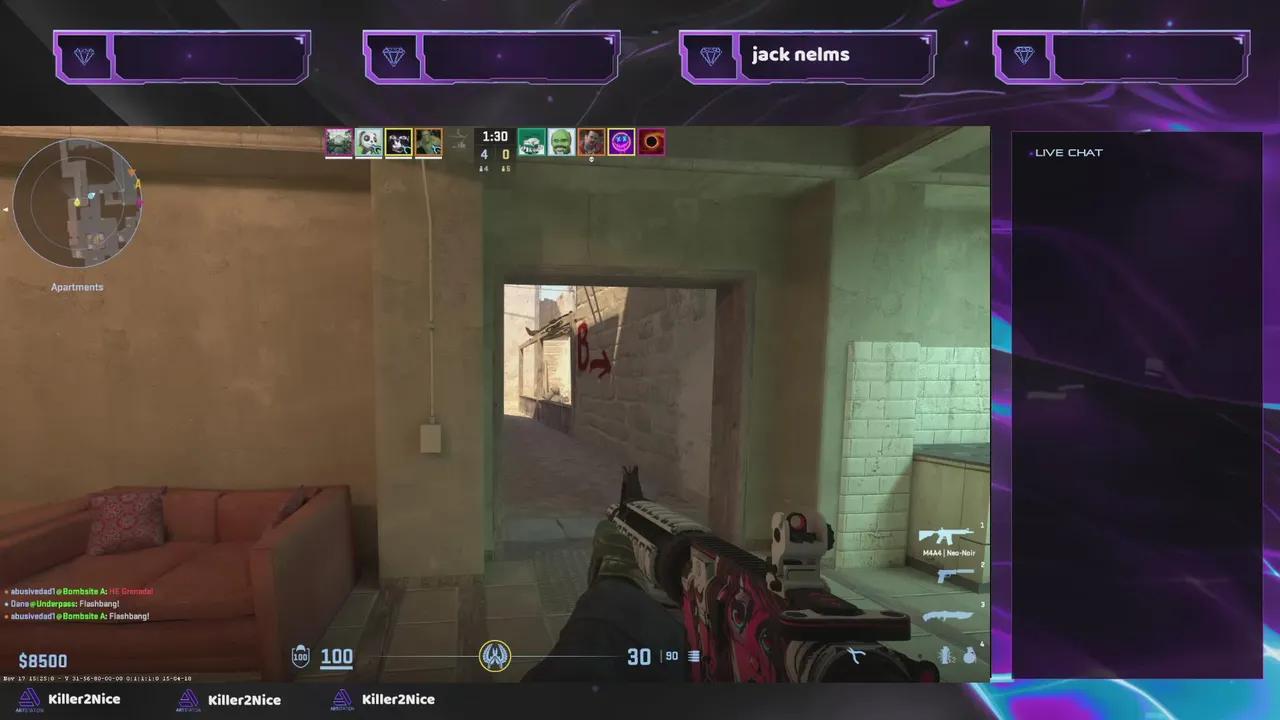The width and height of the screenshot is (1280, 720).
Task: Click the round score showing 4
Action: (x=484, y=154)
